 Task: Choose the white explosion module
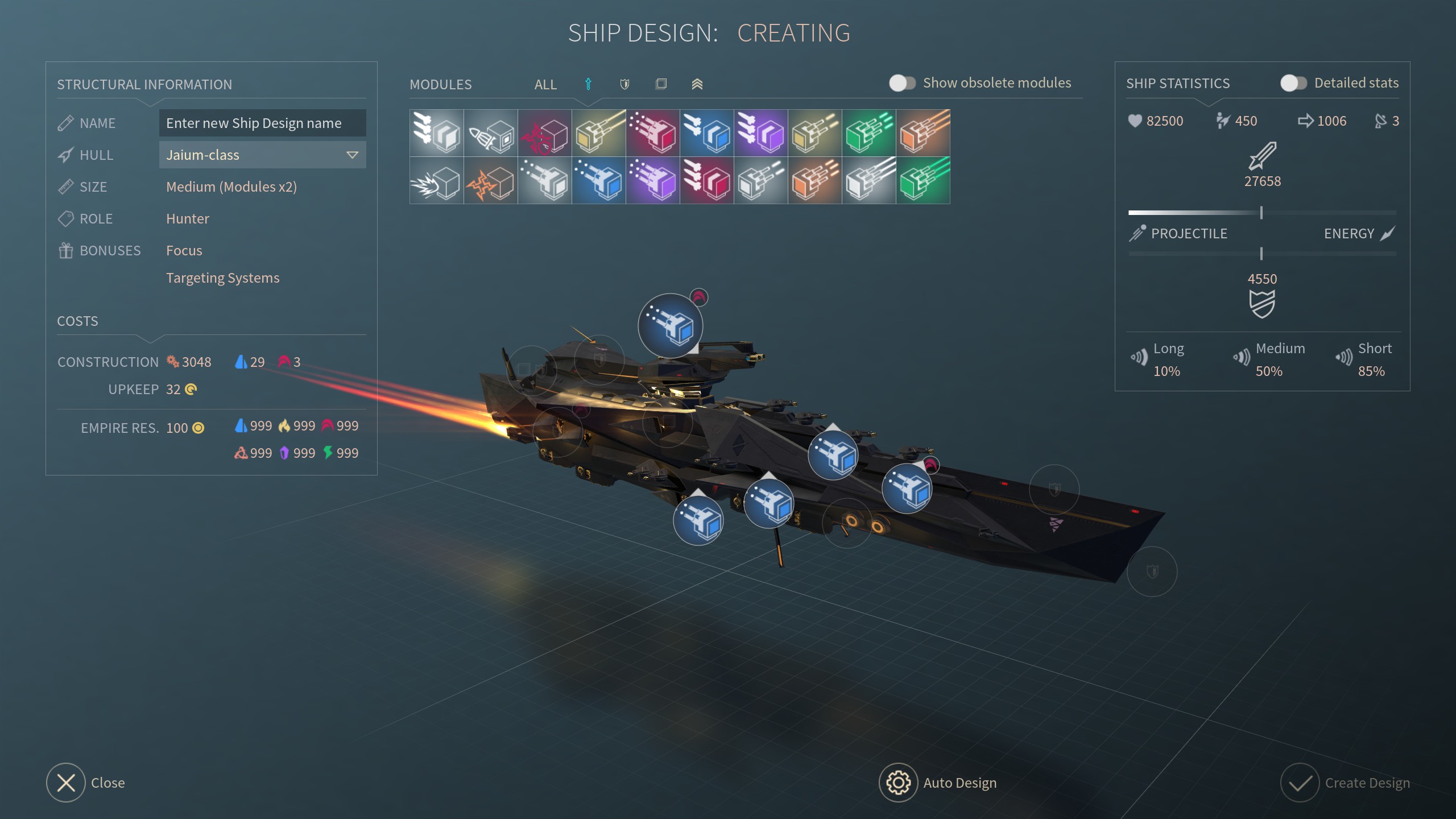pos(437,181)
